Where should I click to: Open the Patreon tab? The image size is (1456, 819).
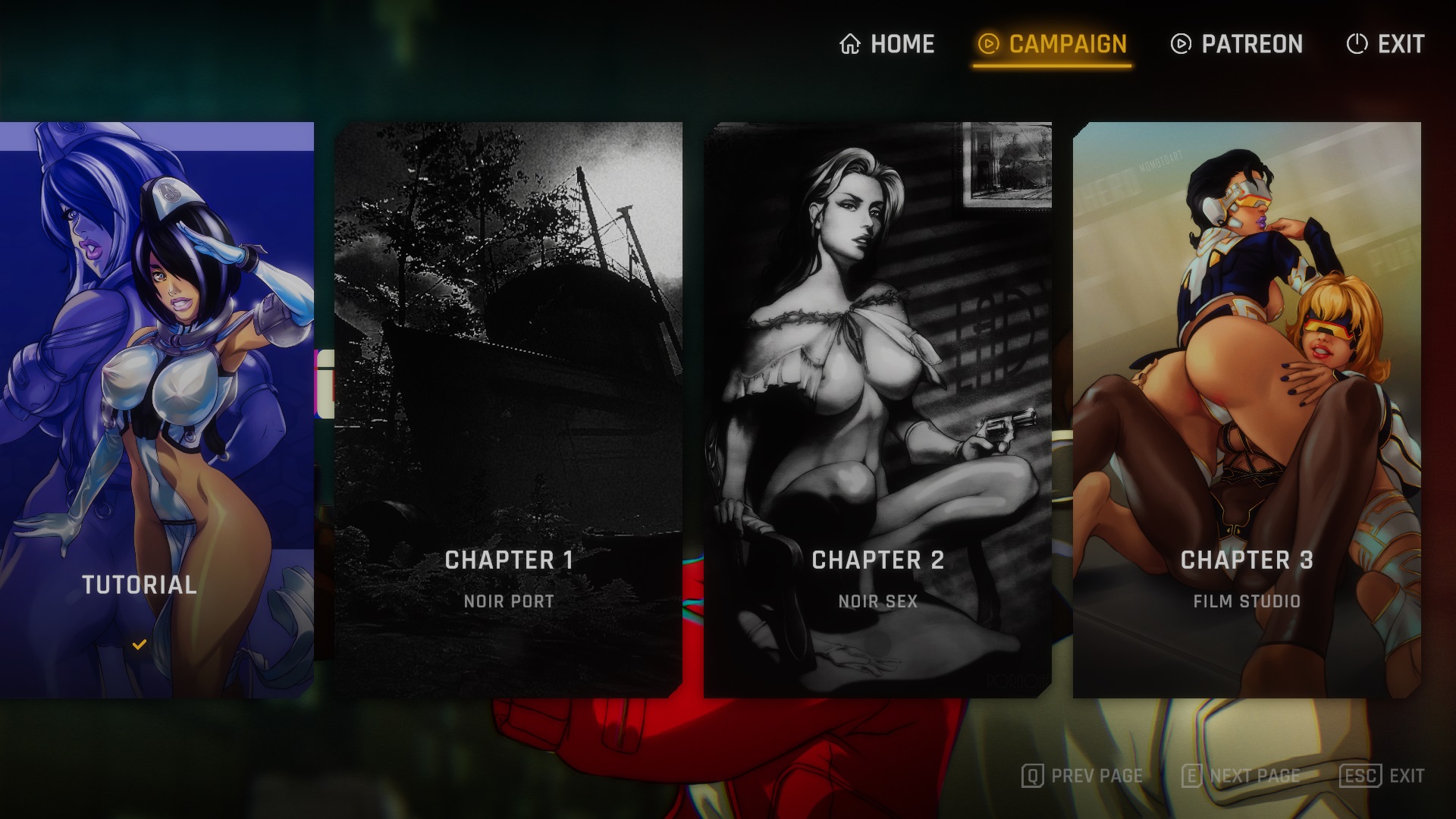tap(1237, 44)
